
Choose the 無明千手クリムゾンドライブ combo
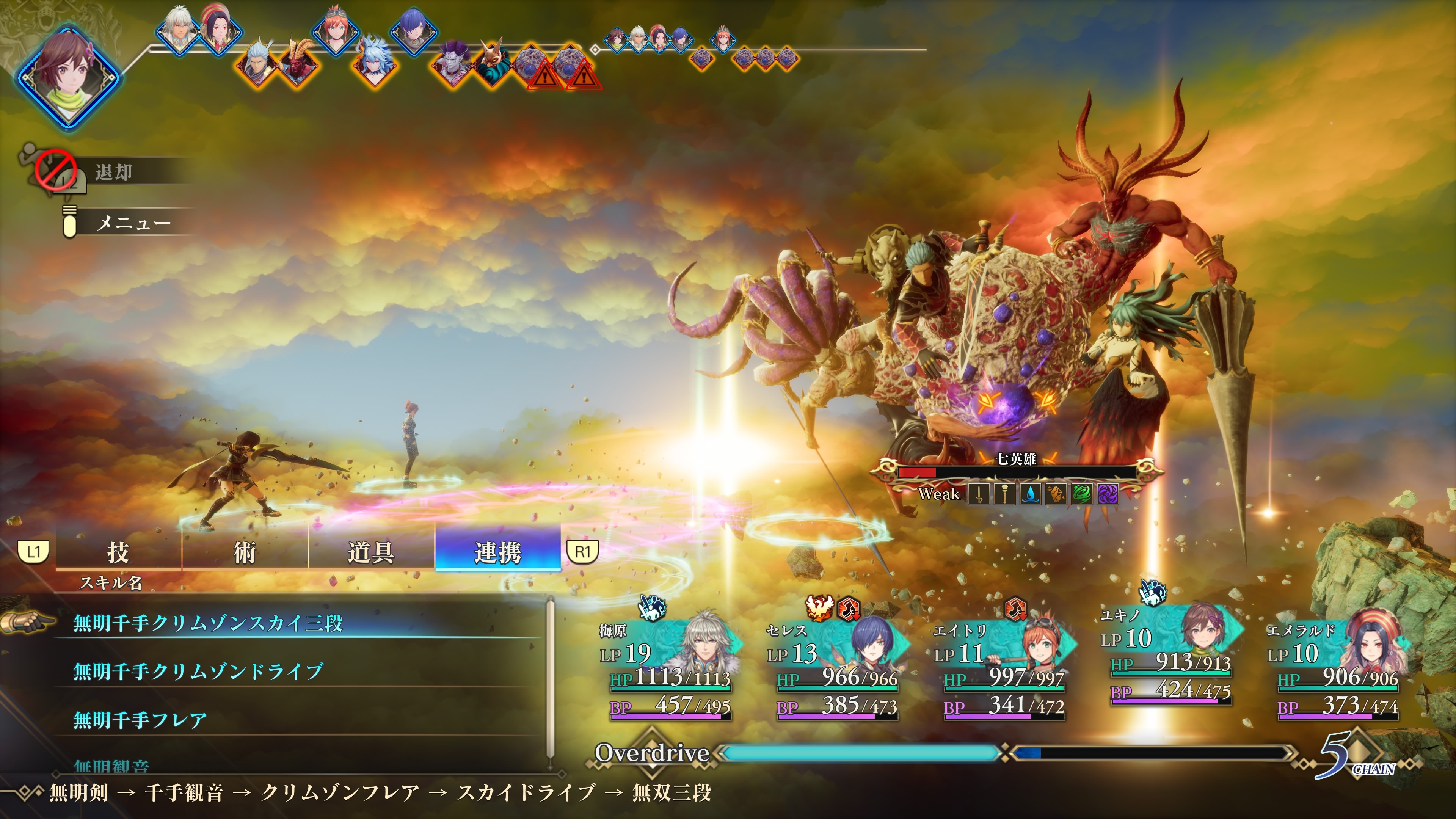198,672
